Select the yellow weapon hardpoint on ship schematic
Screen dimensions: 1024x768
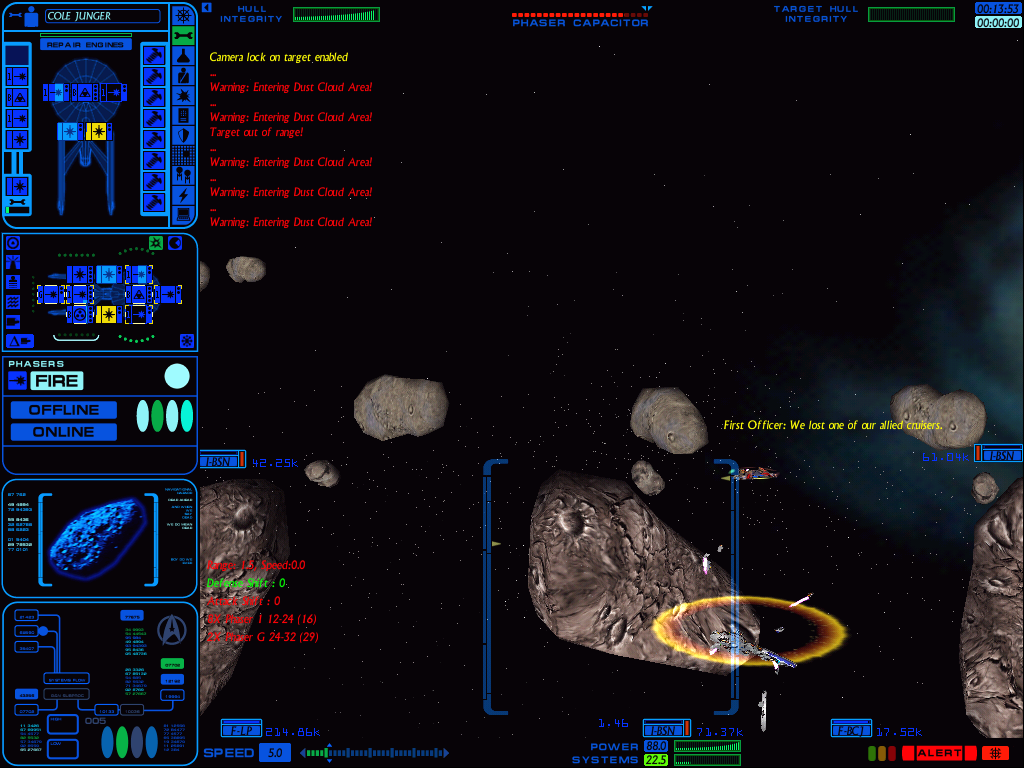click(97, 131)
